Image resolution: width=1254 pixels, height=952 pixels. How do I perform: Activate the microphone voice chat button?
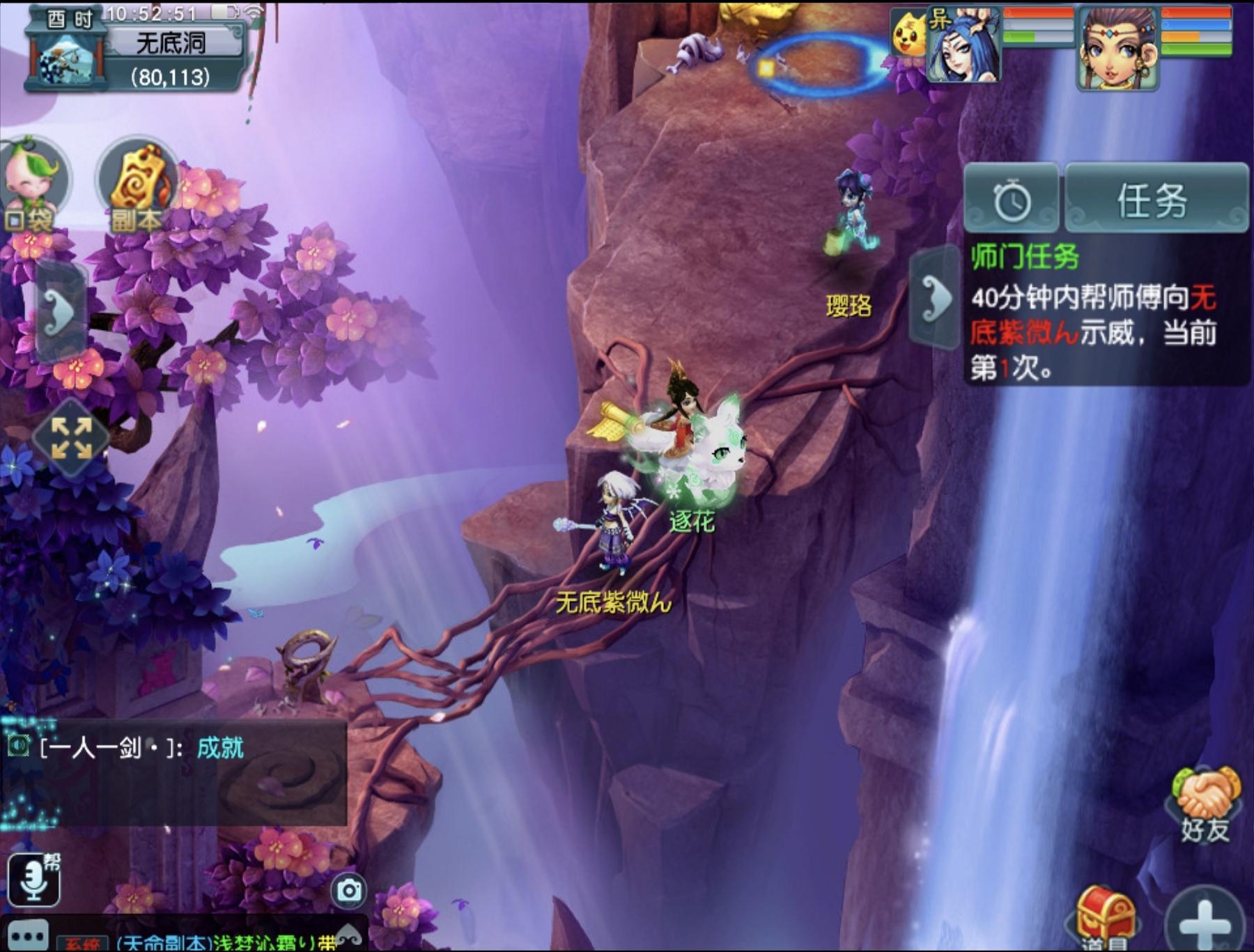click(33, 879)
